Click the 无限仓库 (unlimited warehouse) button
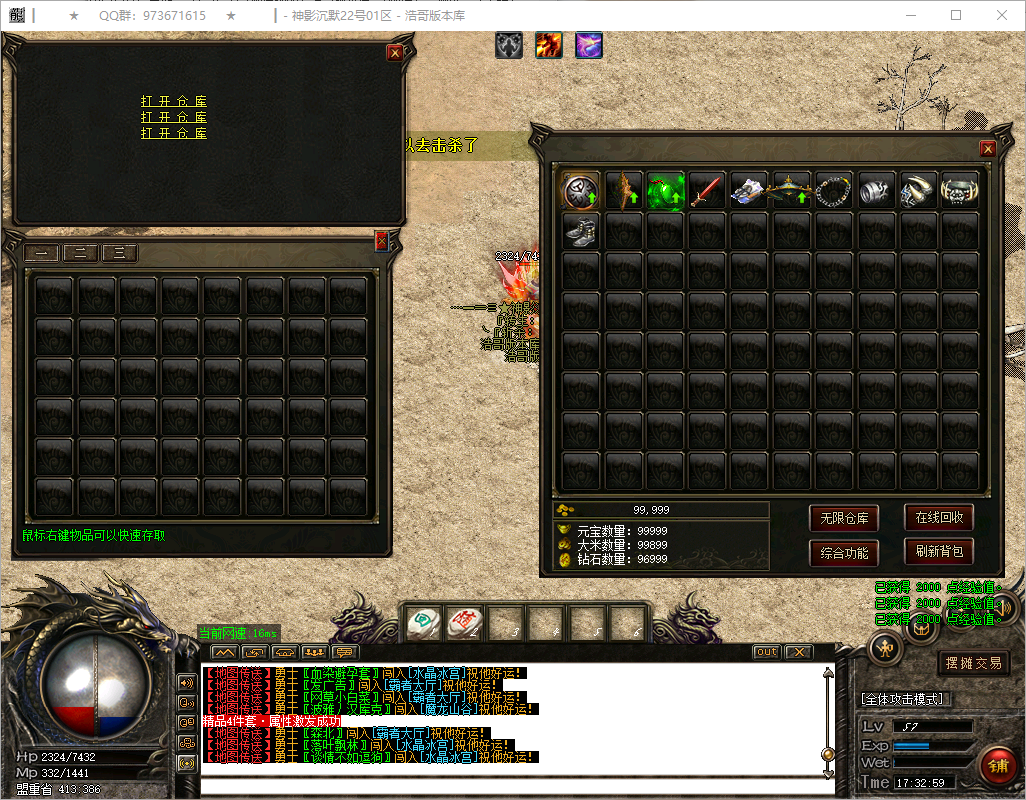1026x800 pixels. point(844,518)
